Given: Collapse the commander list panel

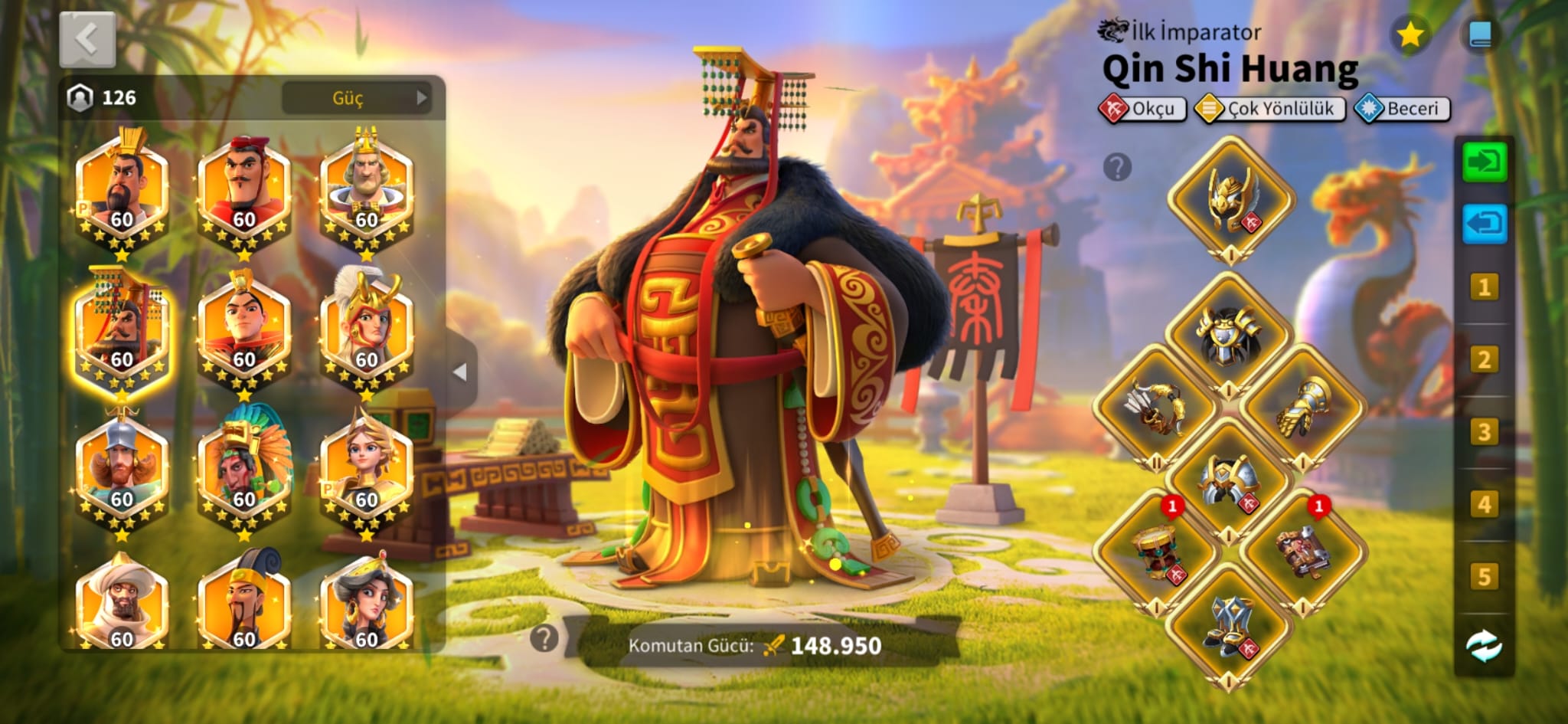Looking at the screenshot, I should point(460,372).
